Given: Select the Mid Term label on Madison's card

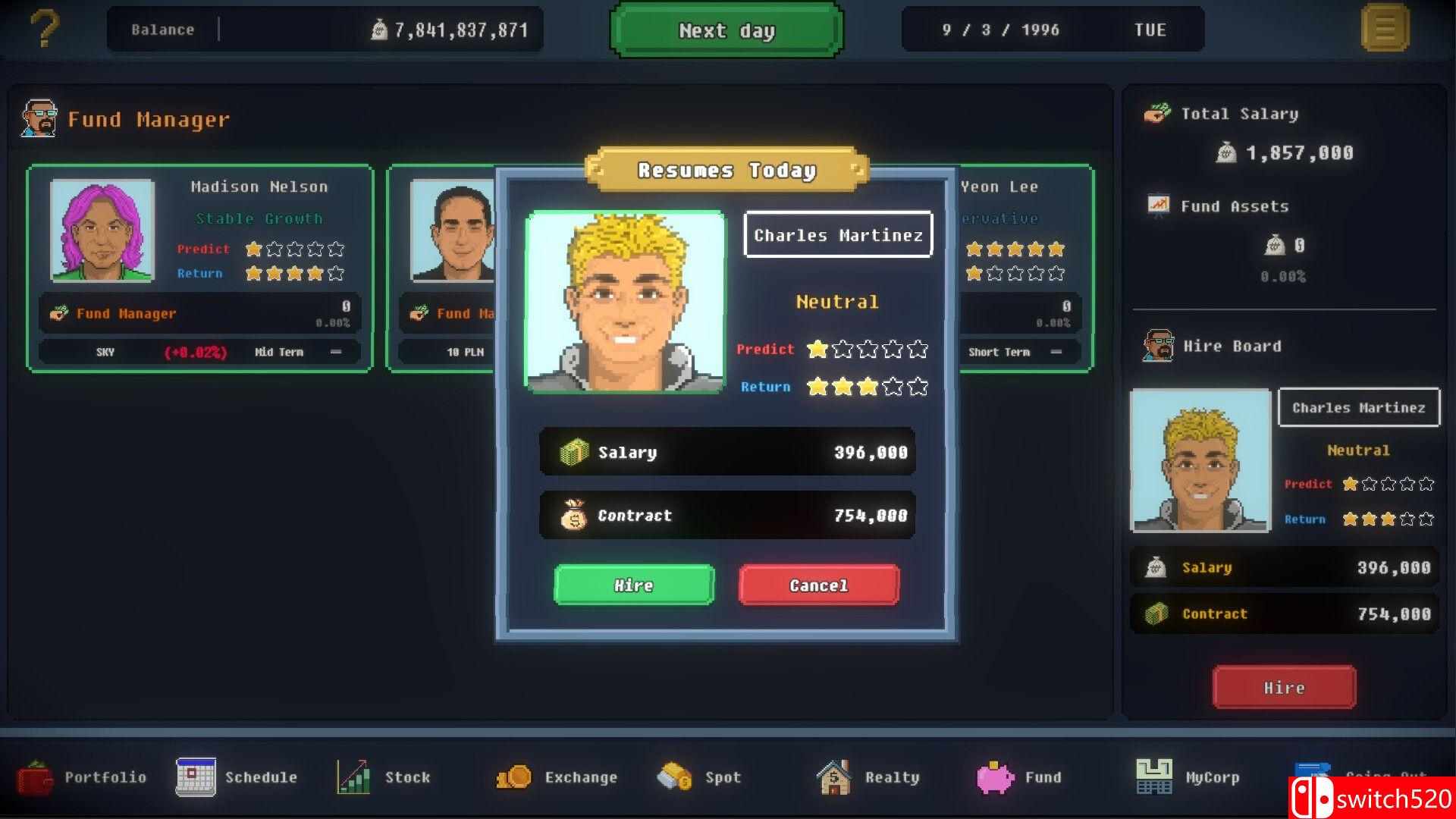Looking at the screenshot, I should [278, 351].
